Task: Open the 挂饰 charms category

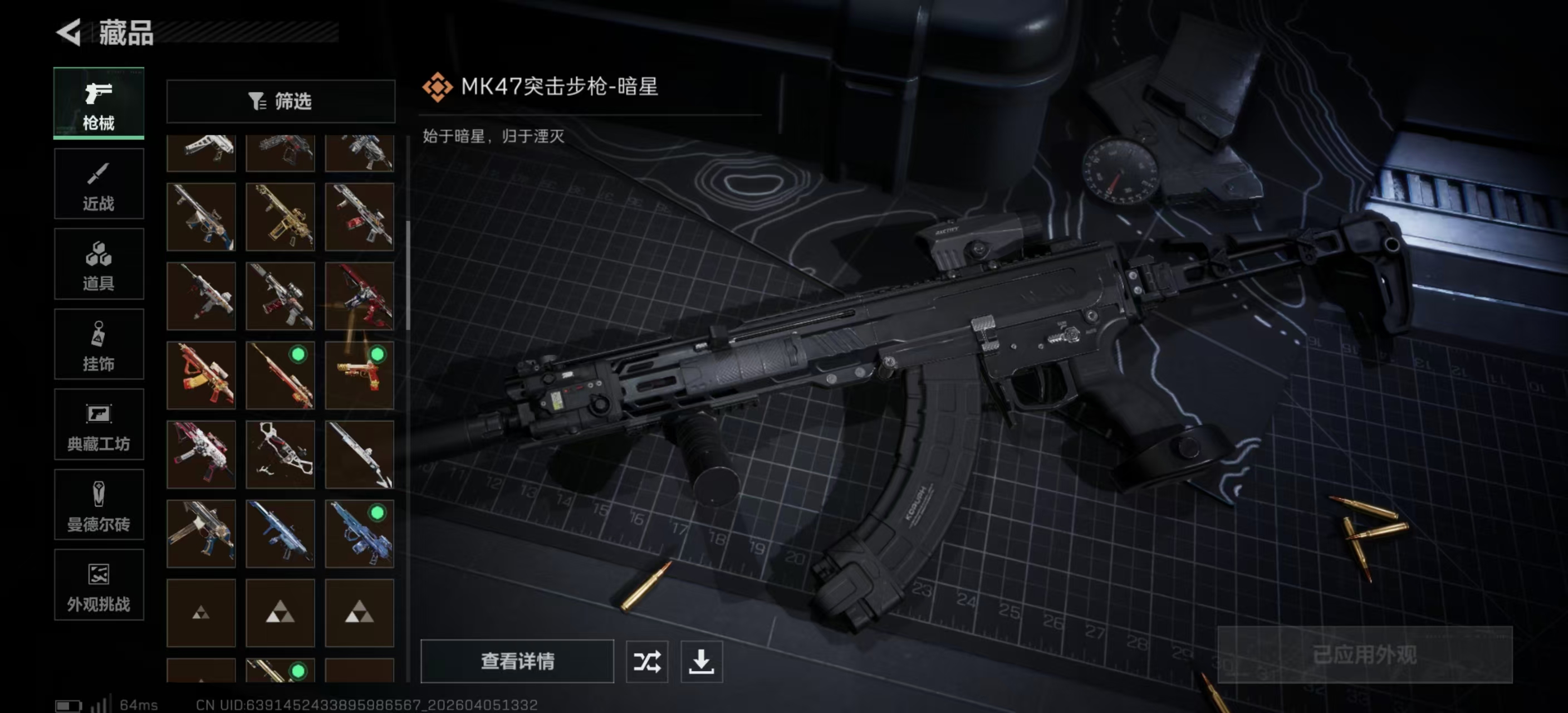Action: point(99,345)
